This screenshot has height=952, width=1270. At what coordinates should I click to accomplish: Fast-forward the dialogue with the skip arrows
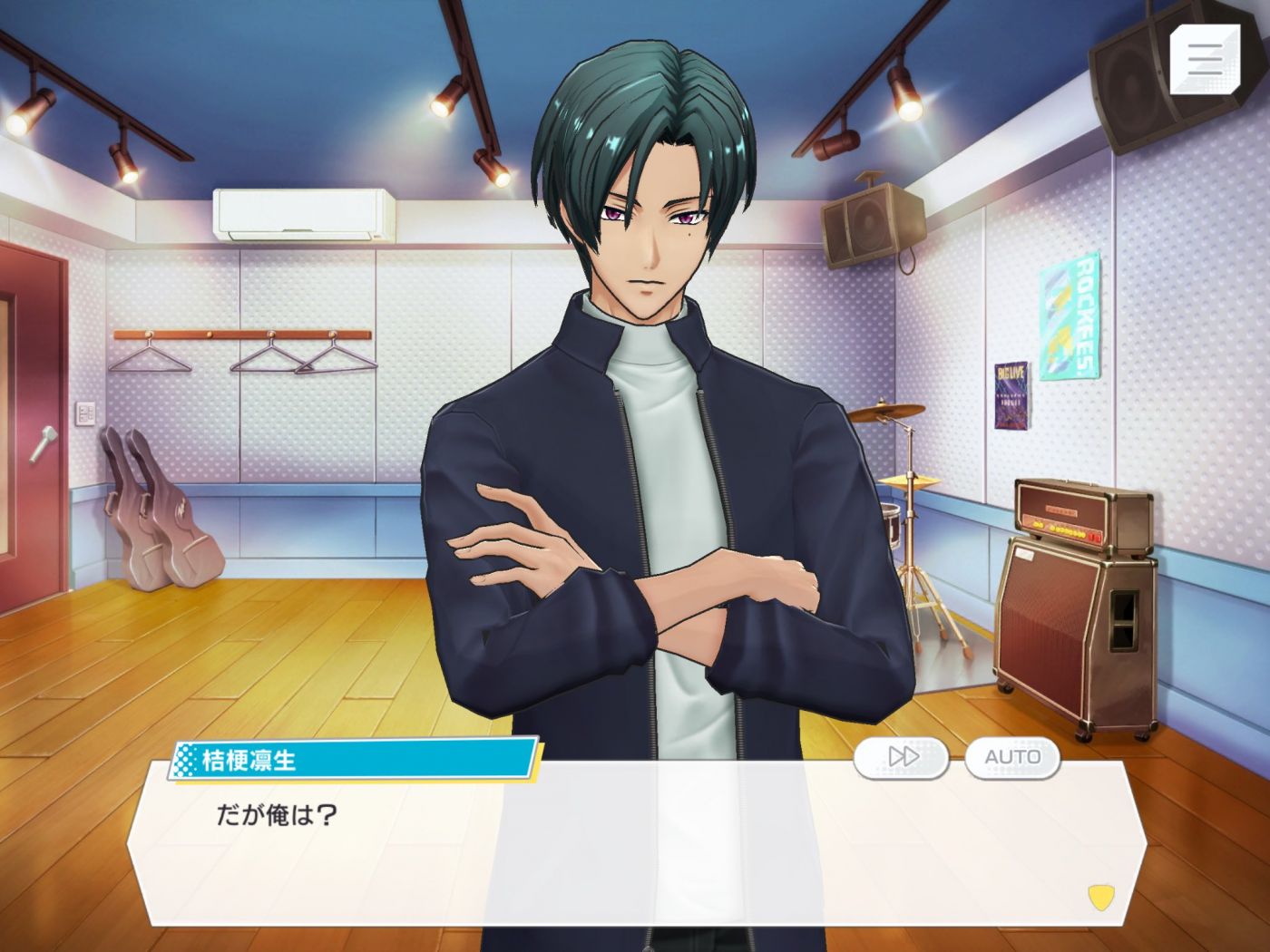click(902, 756)
